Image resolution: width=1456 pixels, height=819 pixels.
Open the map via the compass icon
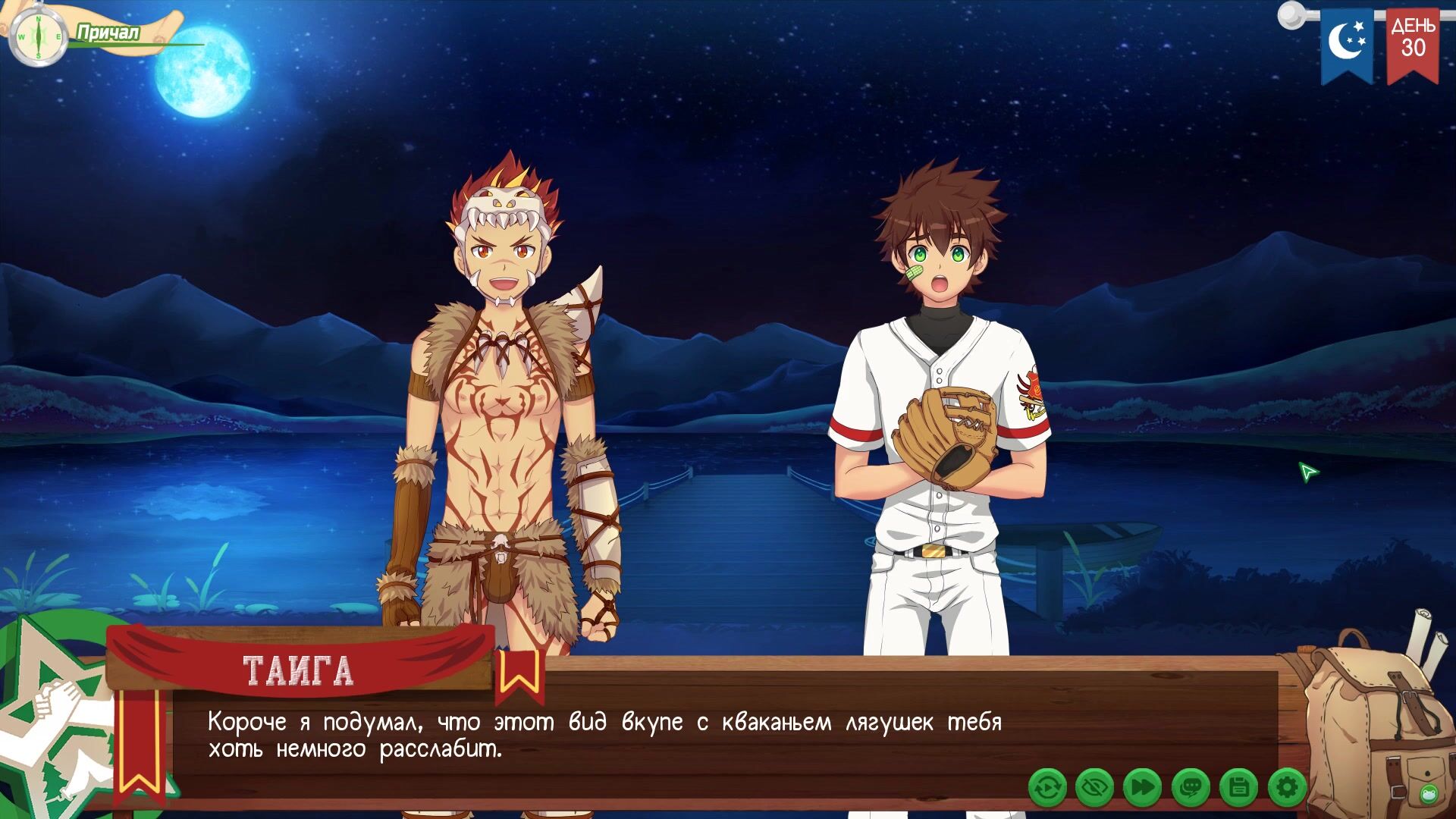pos(34,36)
